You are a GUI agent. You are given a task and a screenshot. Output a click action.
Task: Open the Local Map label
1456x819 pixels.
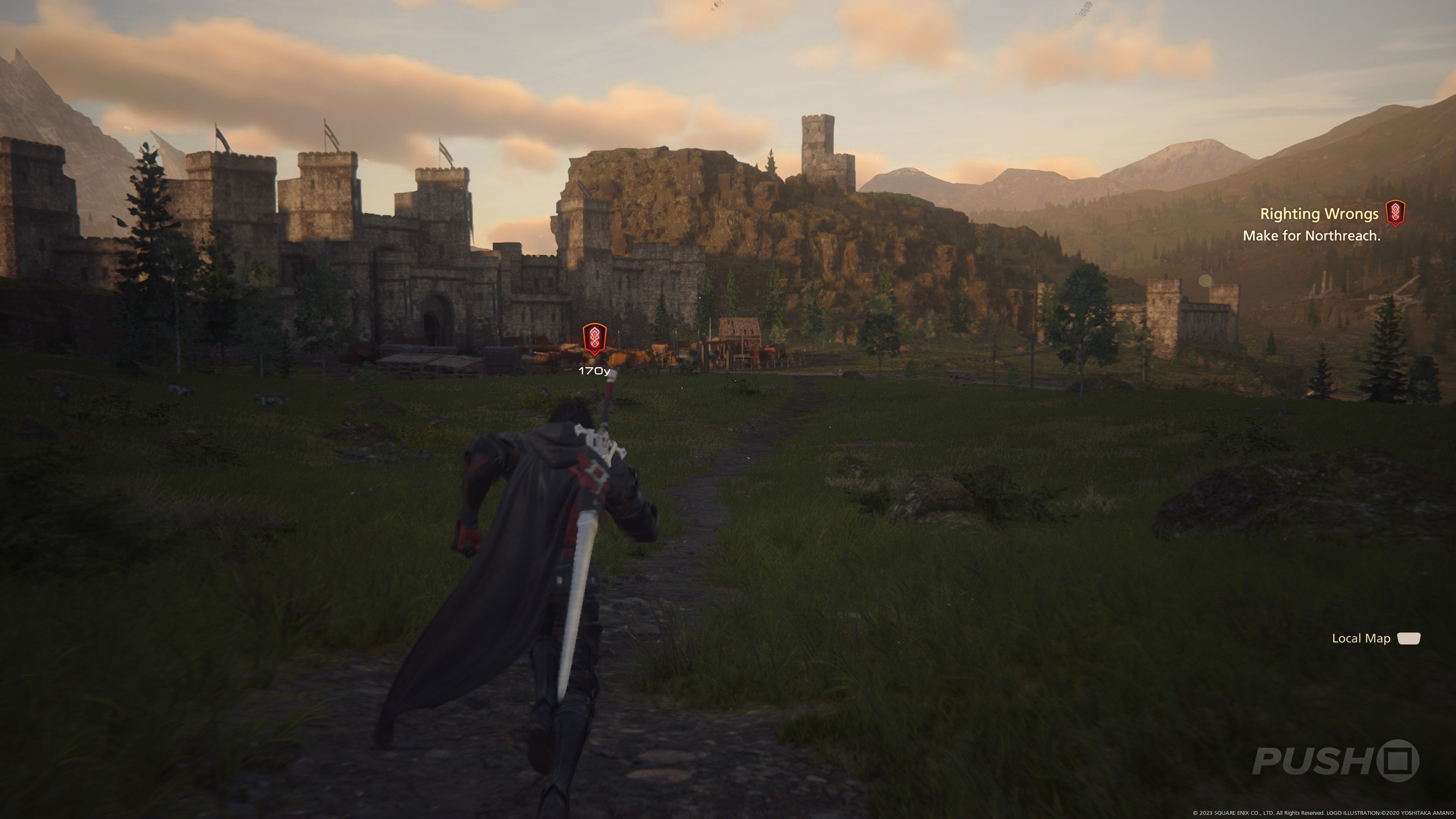pos(1360,638)
